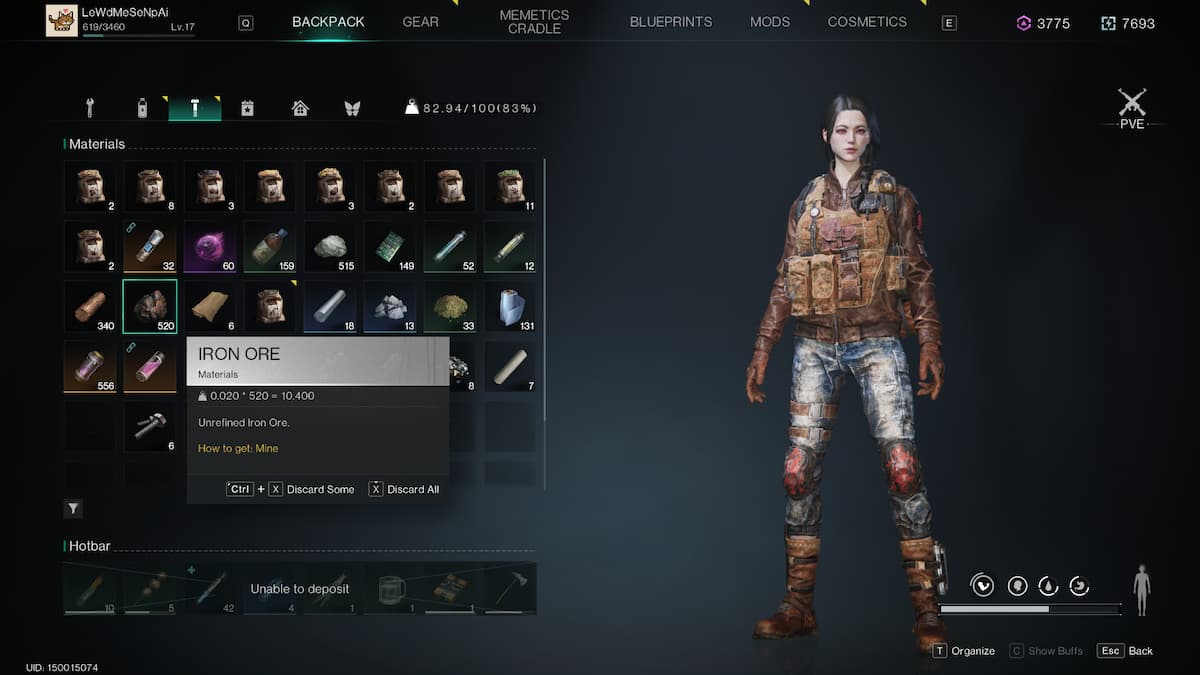Switch to the Memetics Cradle tab
This screenshot has height=675, width=1200.
(x=534, y=22)
